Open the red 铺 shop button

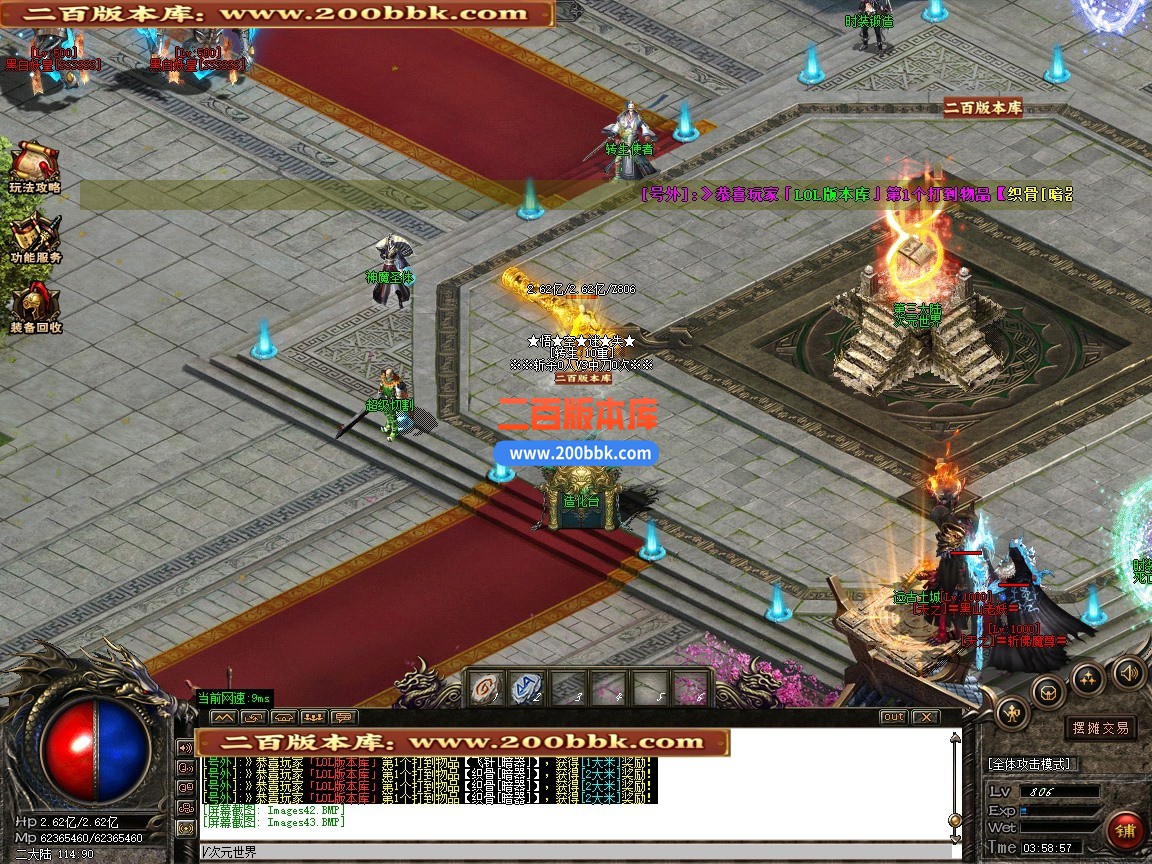pos(1126,831)
